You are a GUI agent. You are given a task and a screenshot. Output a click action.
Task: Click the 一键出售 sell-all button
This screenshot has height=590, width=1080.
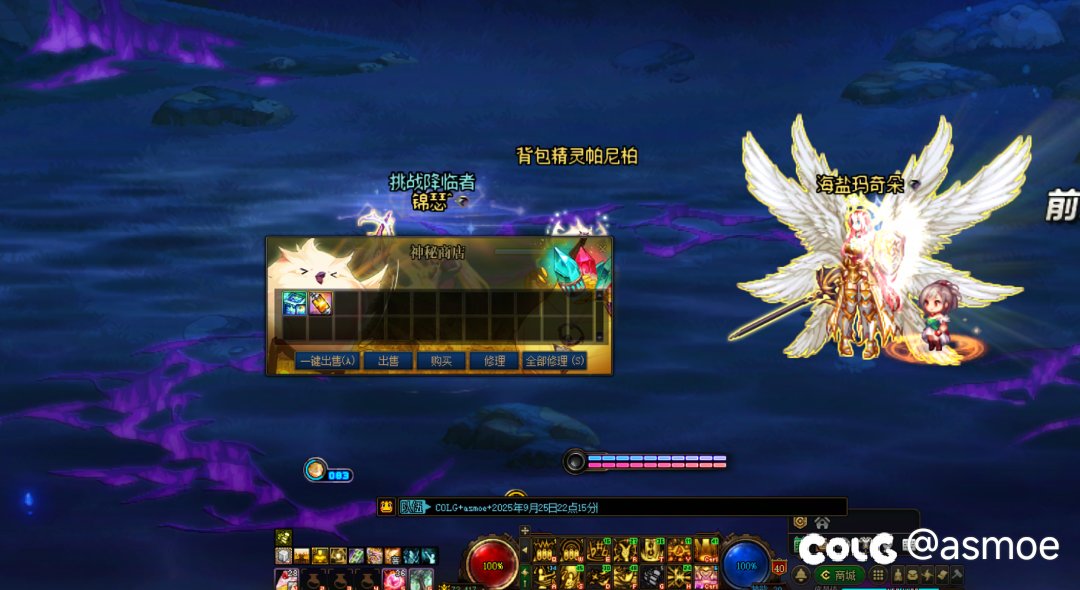point(327,361)
